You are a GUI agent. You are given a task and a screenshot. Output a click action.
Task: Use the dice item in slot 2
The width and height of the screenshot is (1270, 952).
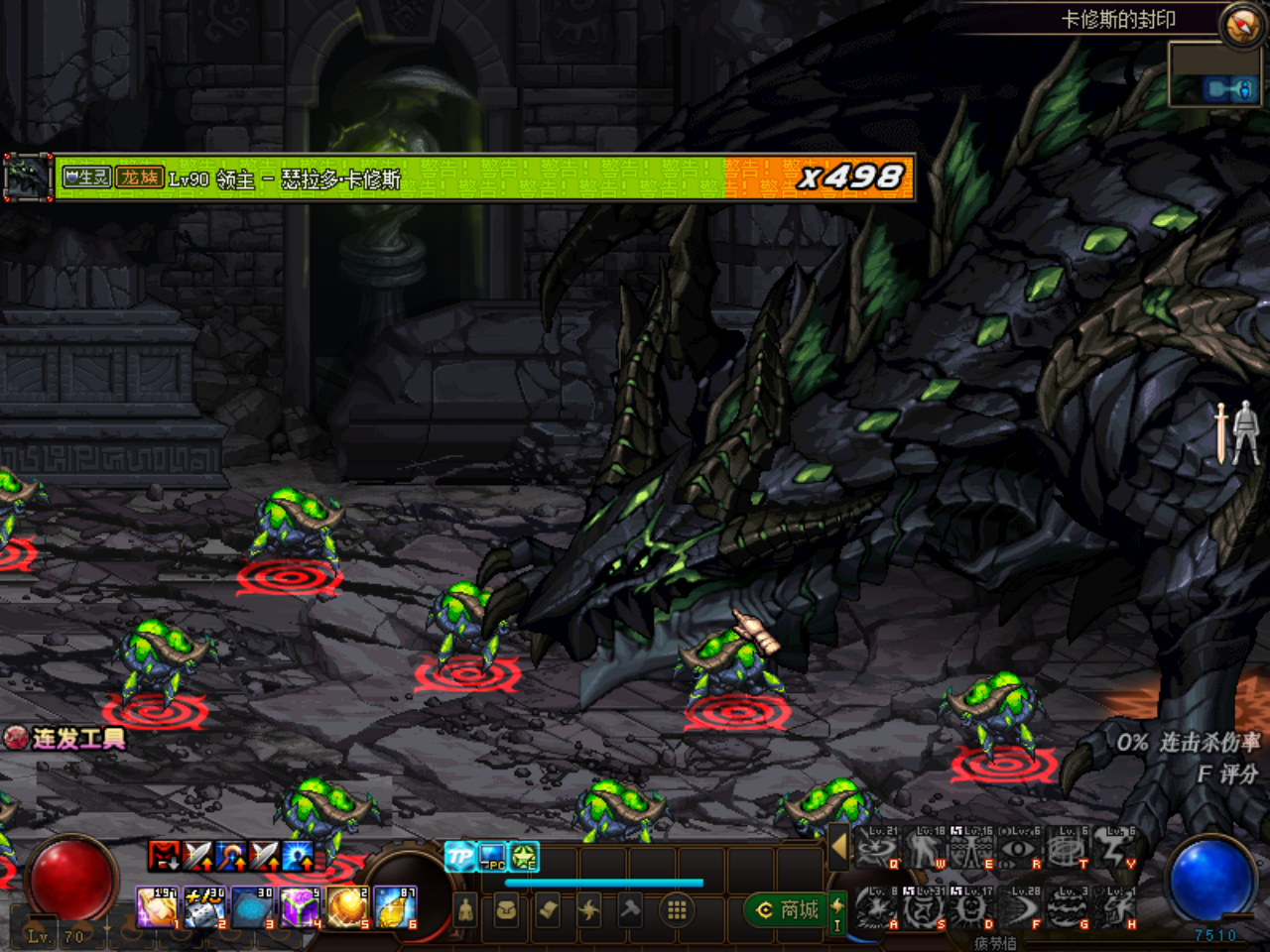(x=204, y=907)
